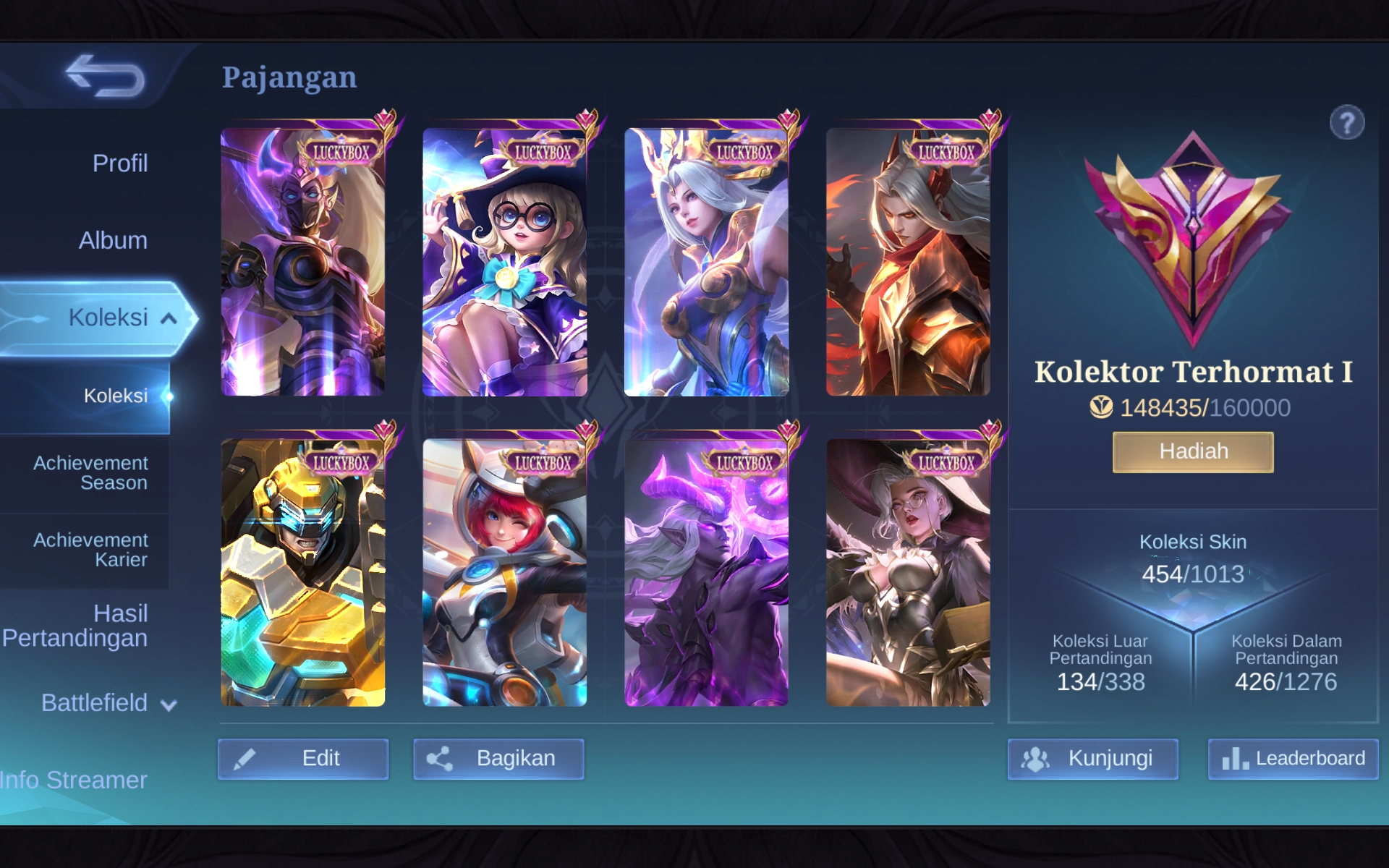Open the Leaderboard
This screenshot has width=1389, height=868.
tap(1293, 759)
